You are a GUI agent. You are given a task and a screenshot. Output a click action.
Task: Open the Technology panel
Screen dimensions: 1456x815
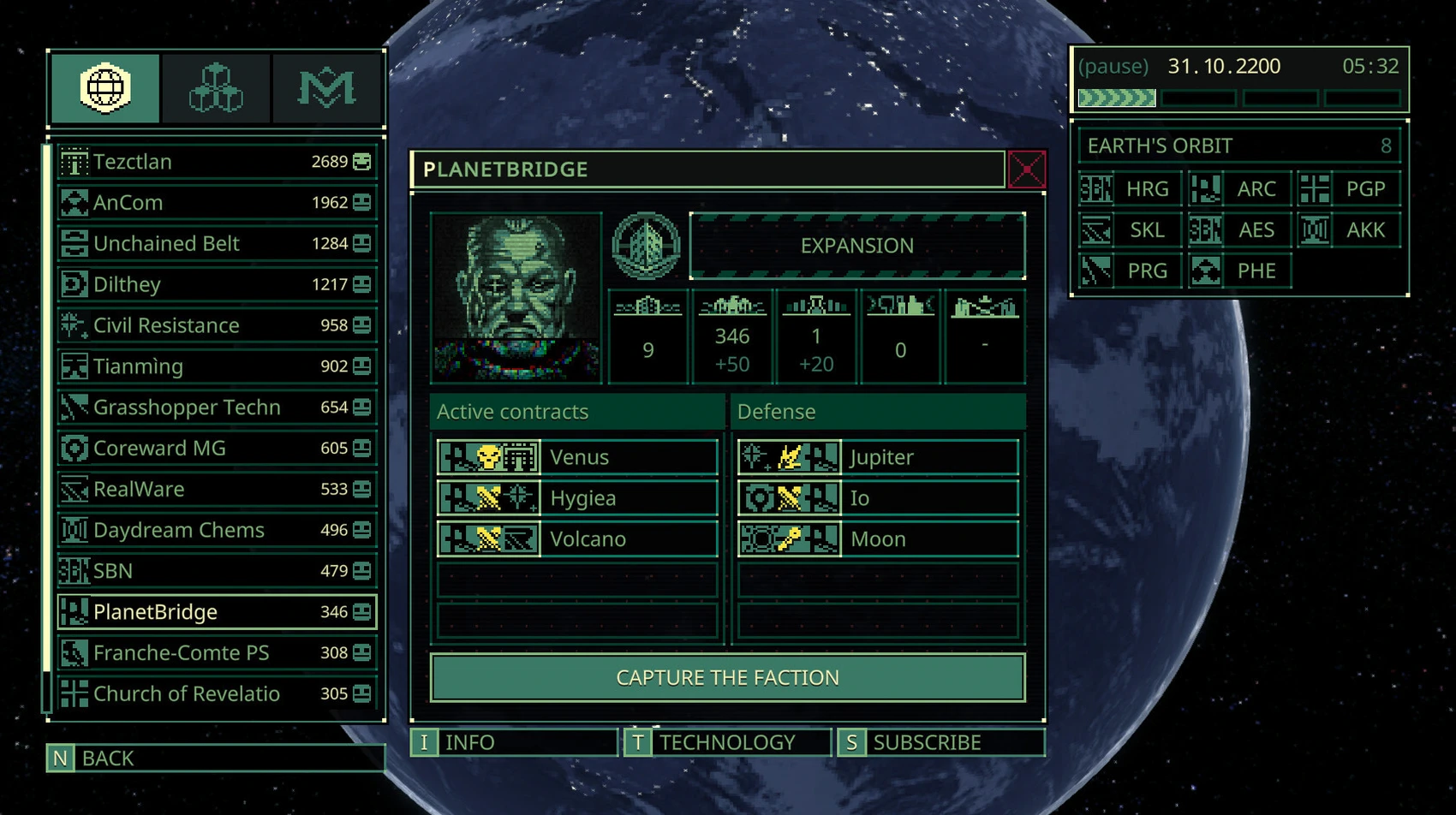pos(727,742)
